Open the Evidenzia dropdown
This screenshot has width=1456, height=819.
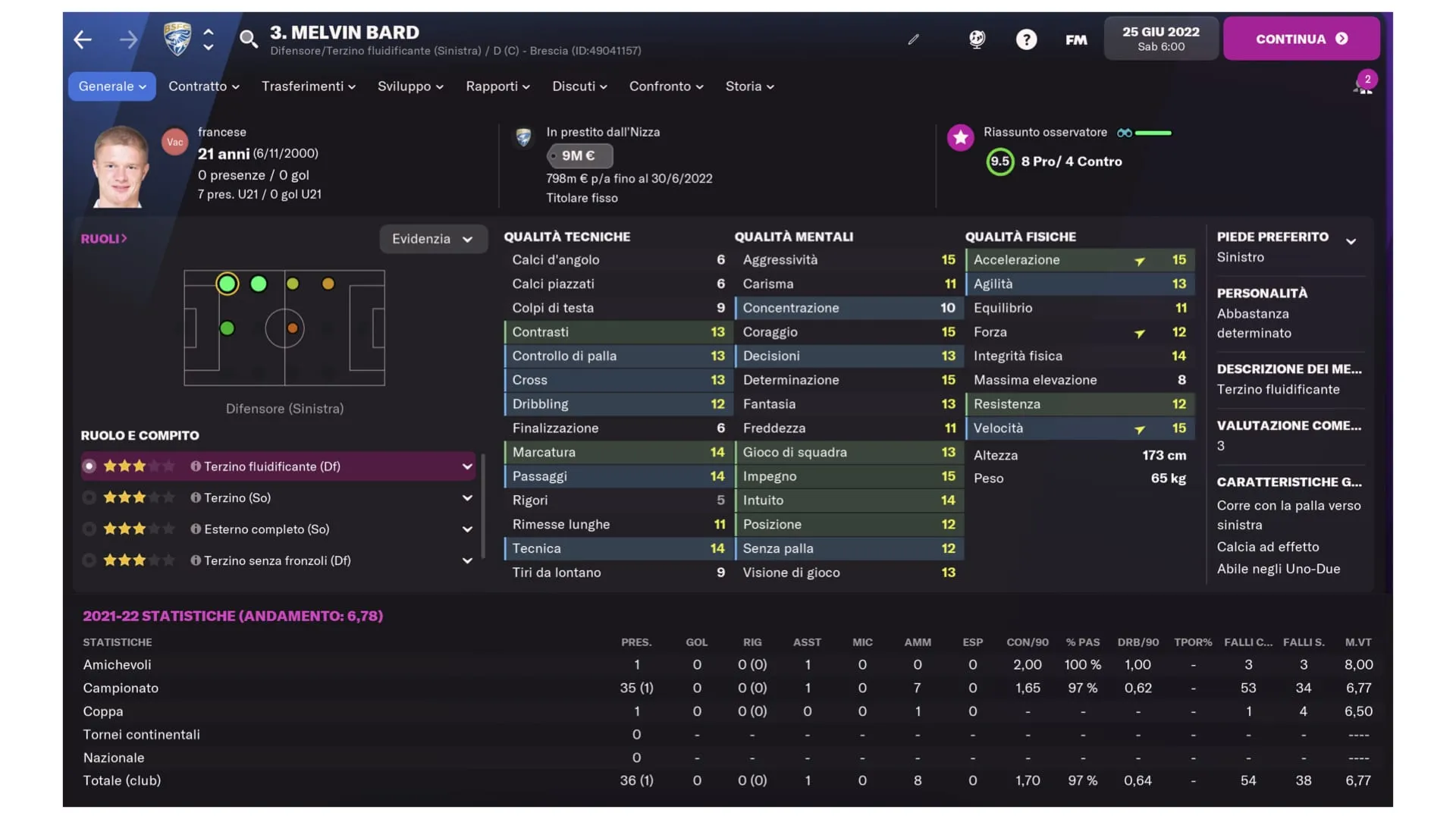coord(433,239)
